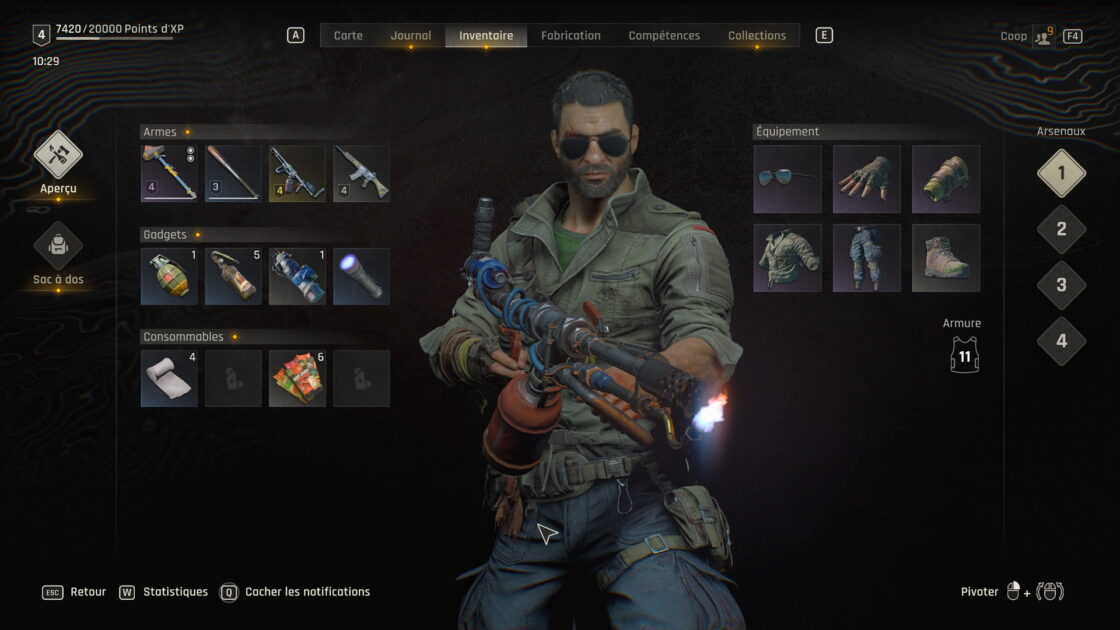Select the Aperçu overview icon
The height and width of the screenshot is (630, 1120).
click(x=58, y=156)
